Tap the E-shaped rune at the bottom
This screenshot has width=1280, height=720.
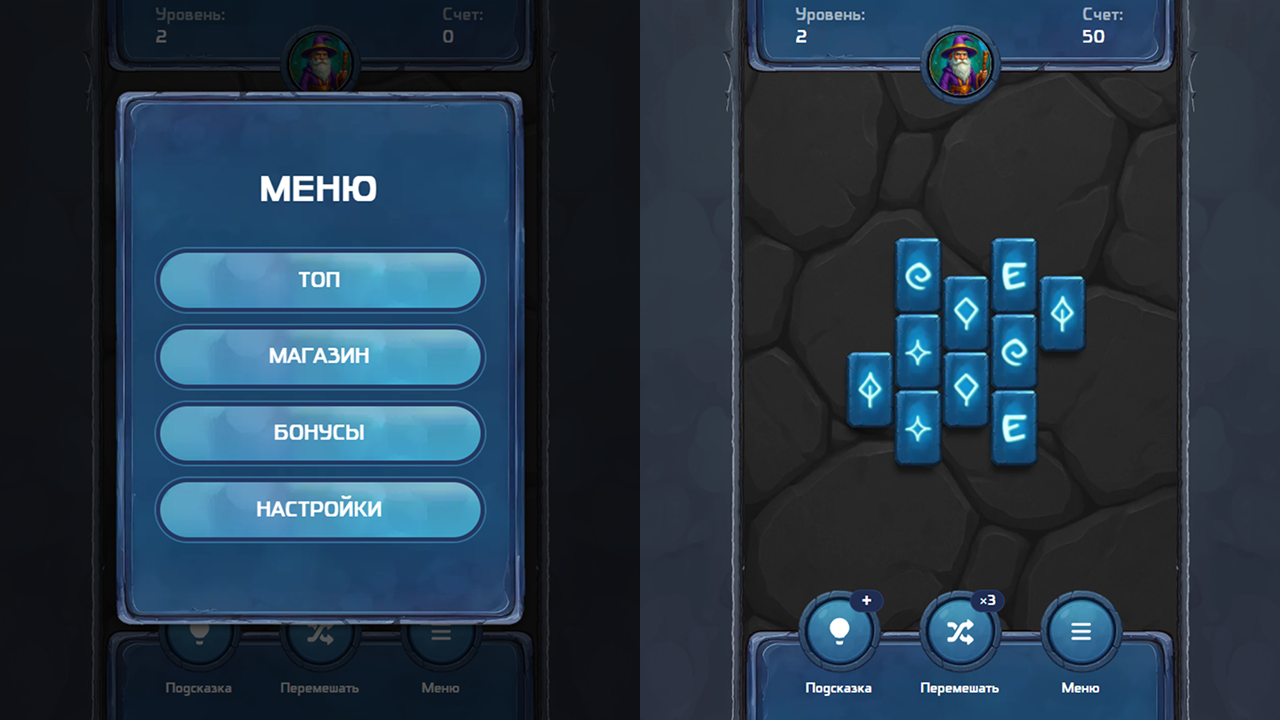coord(1013,427)
